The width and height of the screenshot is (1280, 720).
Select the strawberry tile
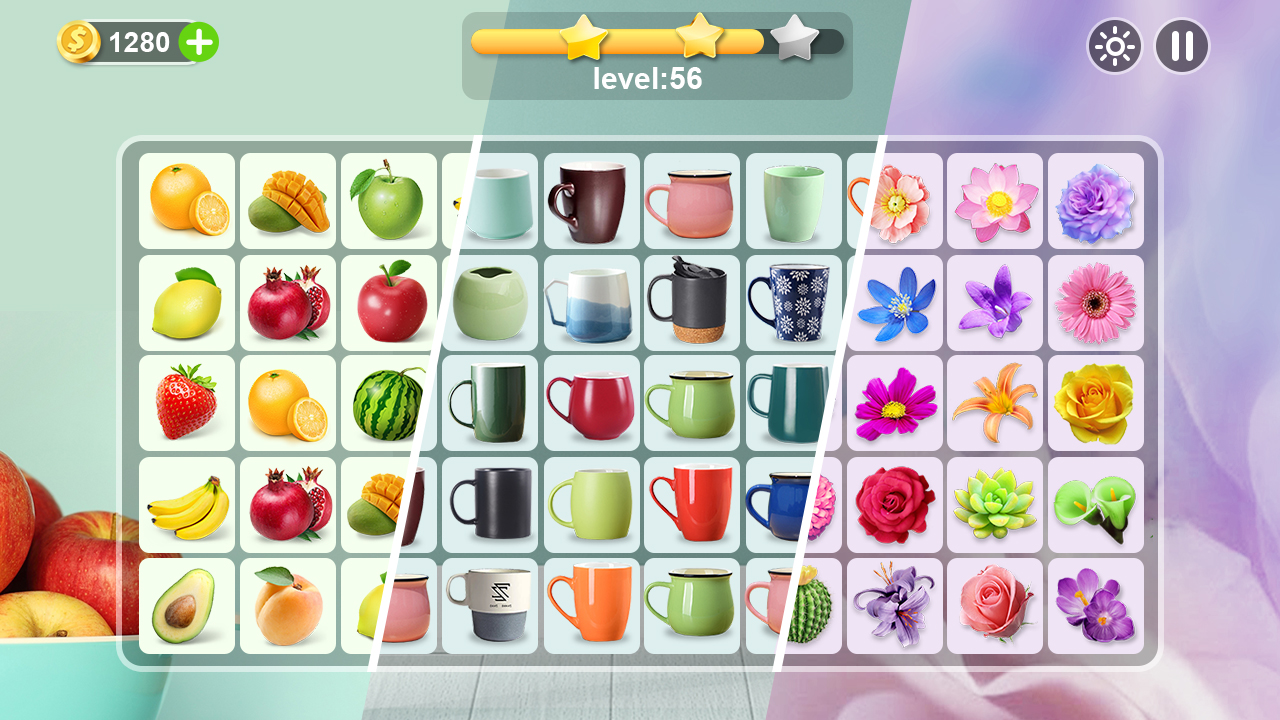pyautogui.click(x=187, y=402)
